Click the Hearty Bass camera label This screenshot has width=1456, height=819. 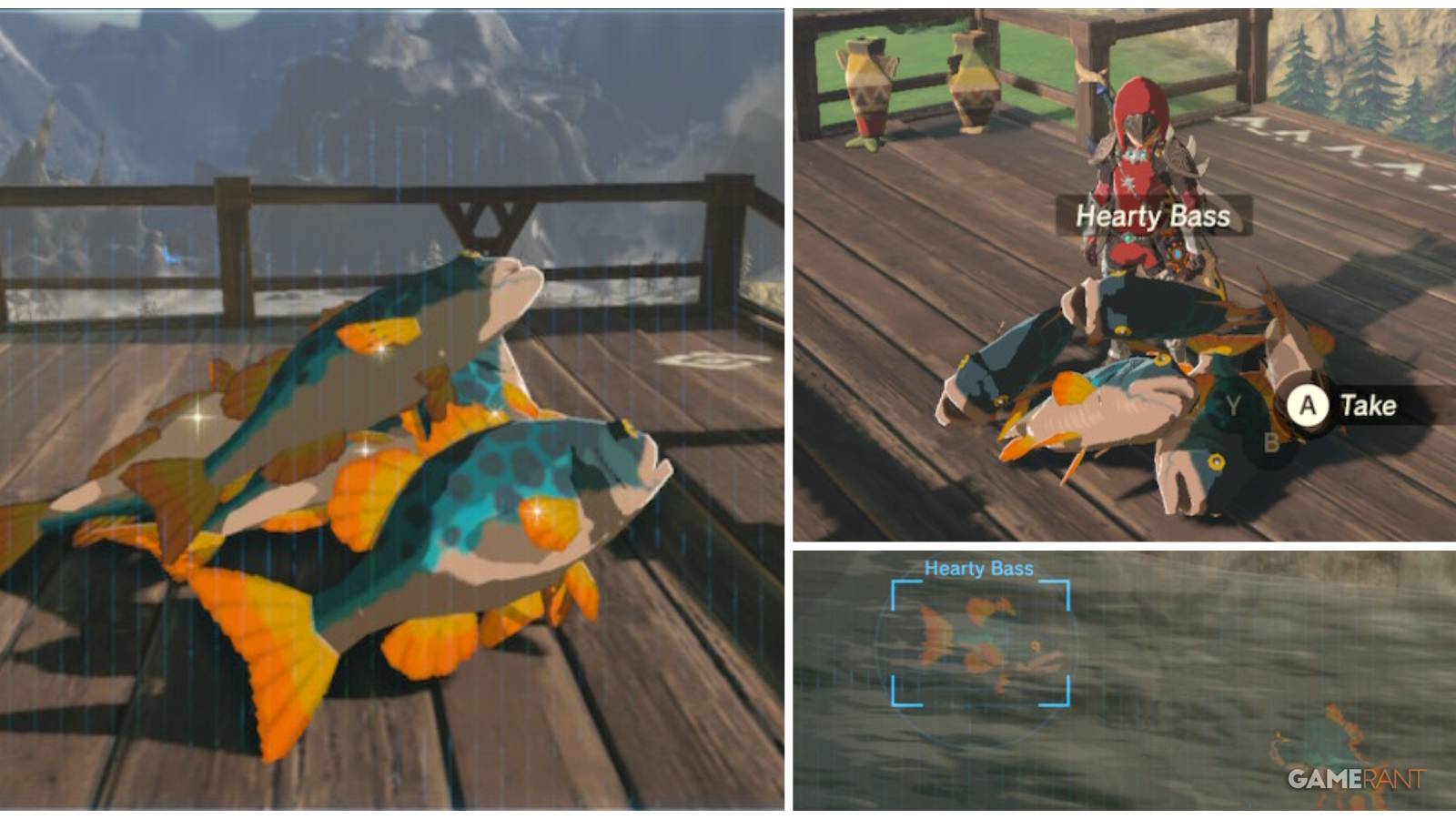coord(979,568)
